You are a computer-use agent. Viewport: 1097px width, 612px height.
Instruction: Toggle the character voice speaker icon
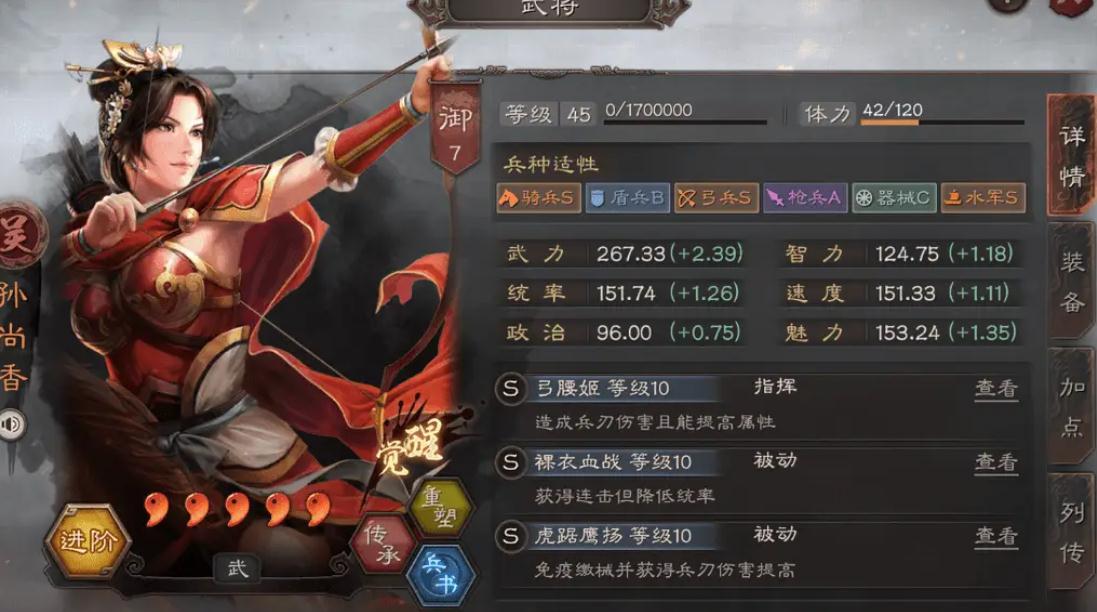14,425
